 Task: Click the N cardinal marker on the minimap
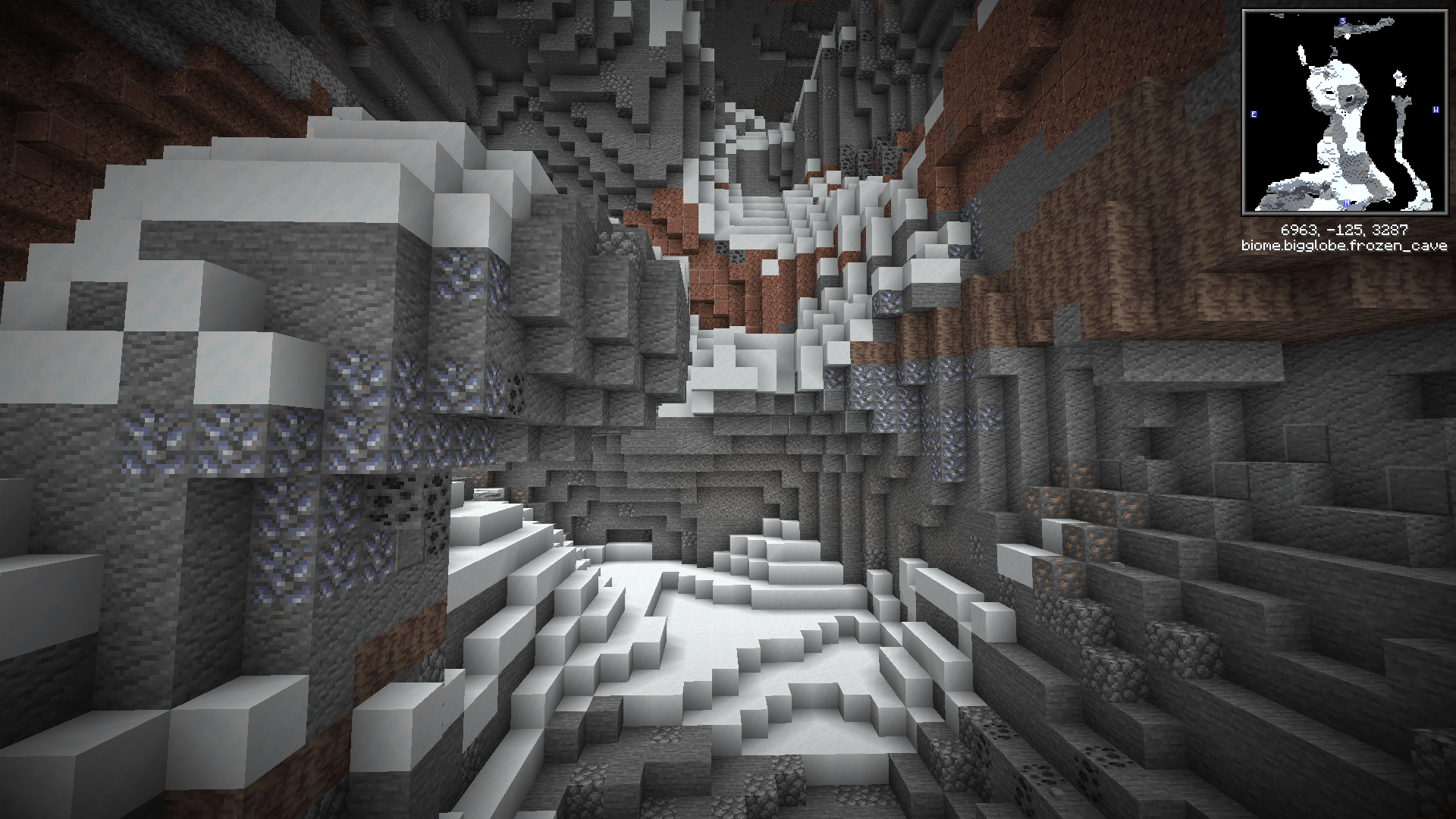pyautogui.click(x=1347, y=202)
